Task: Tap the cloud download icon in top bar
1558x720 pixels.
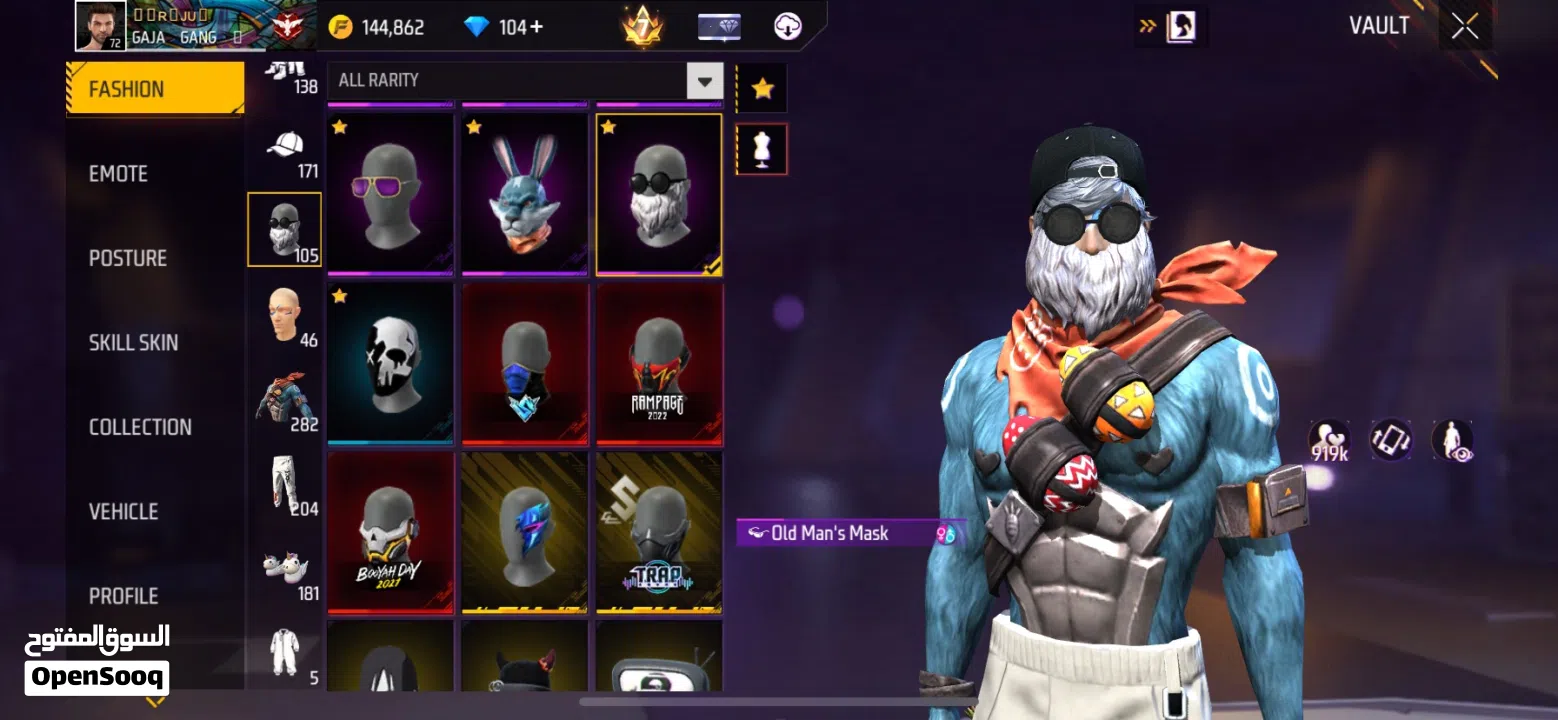Action: 788,25
